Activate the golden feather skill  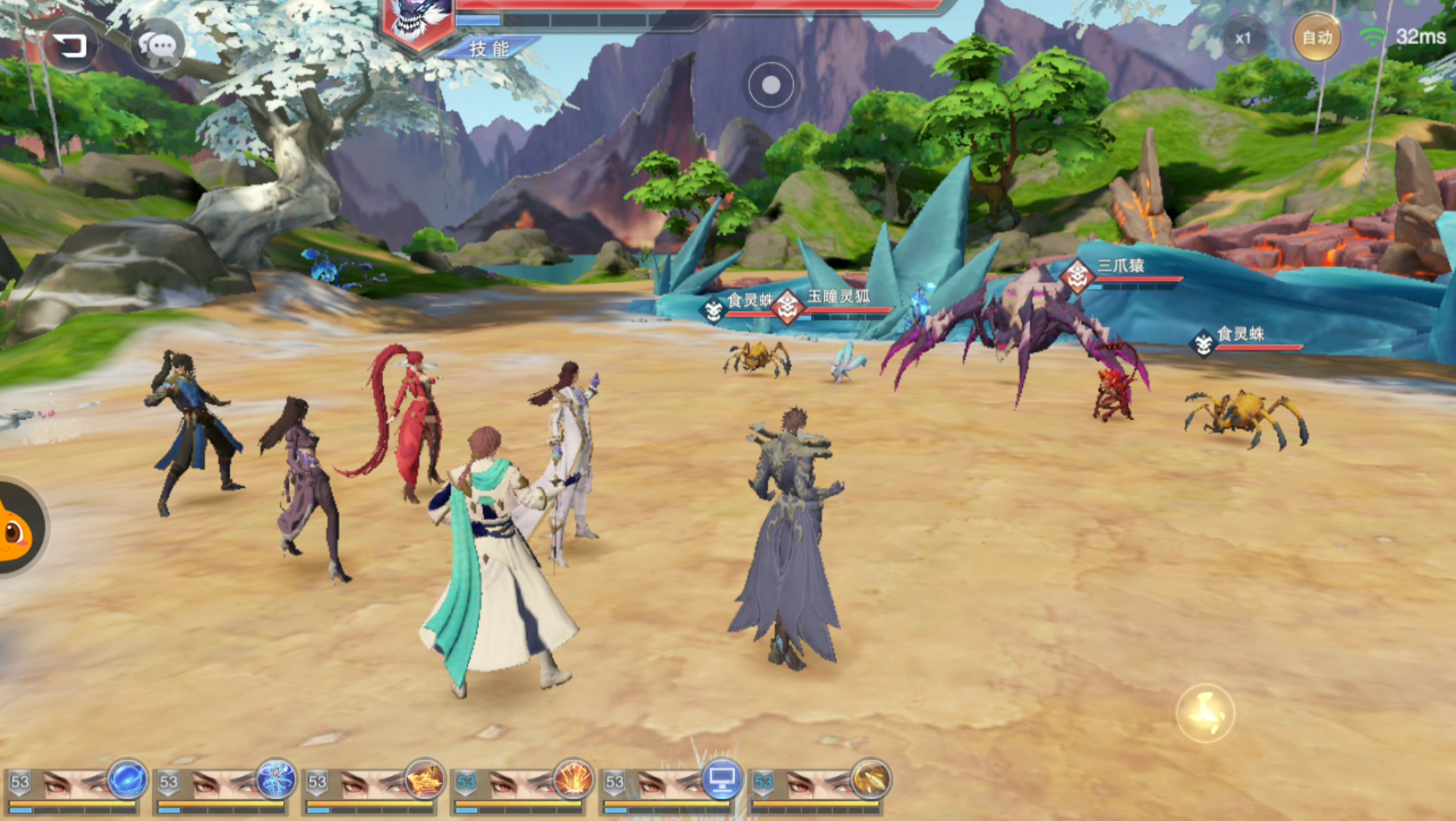(871, 779)
